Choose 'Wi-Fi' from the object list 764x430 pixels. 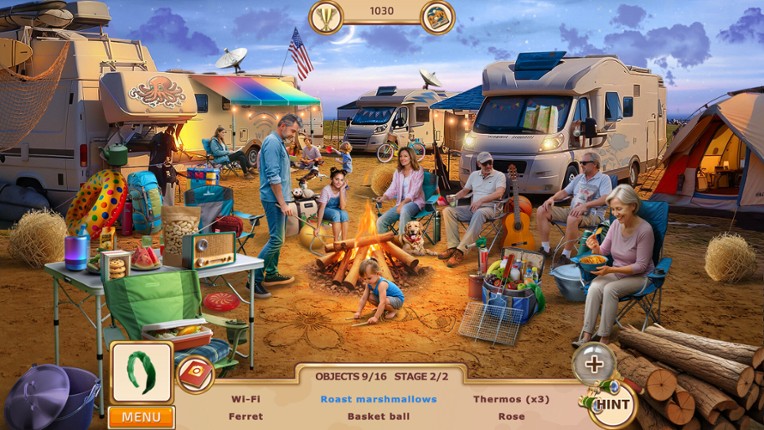coord(246,399)
